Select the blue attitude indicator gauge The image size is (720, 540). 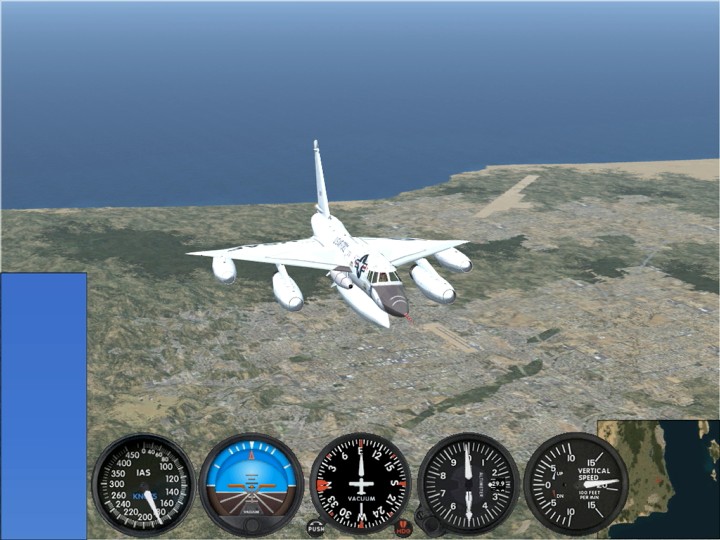click(251, 484)
